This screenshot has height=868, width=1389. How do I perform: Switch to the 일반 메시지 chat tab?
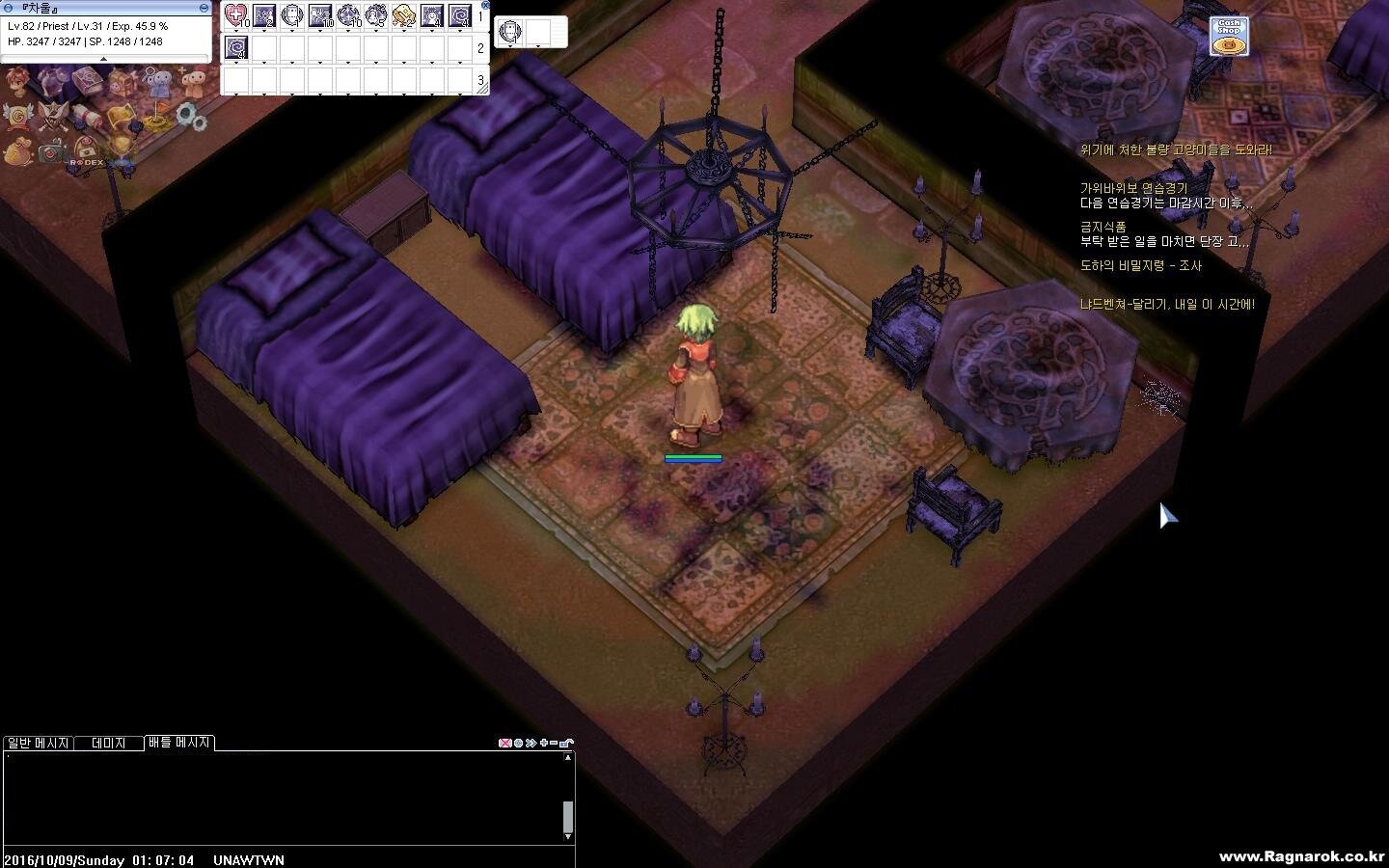tap(38, 743)
